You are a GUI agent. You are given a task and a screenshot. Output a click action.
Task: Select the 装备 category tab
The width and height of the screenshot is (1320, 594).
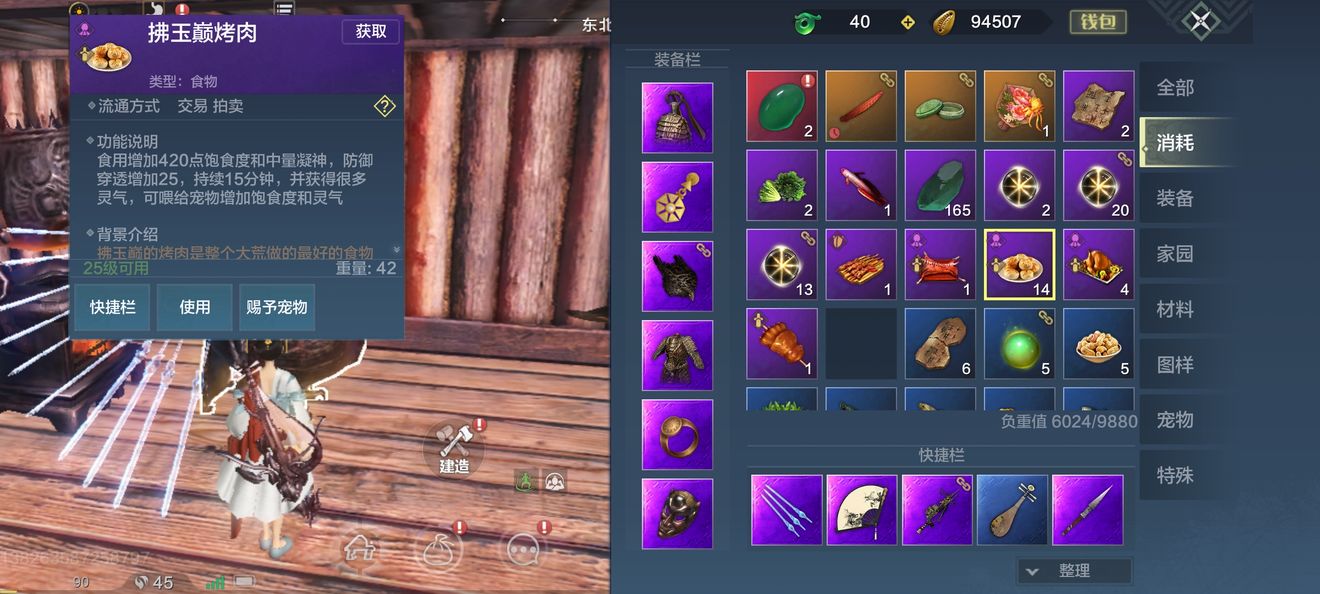coord(1175,198)
